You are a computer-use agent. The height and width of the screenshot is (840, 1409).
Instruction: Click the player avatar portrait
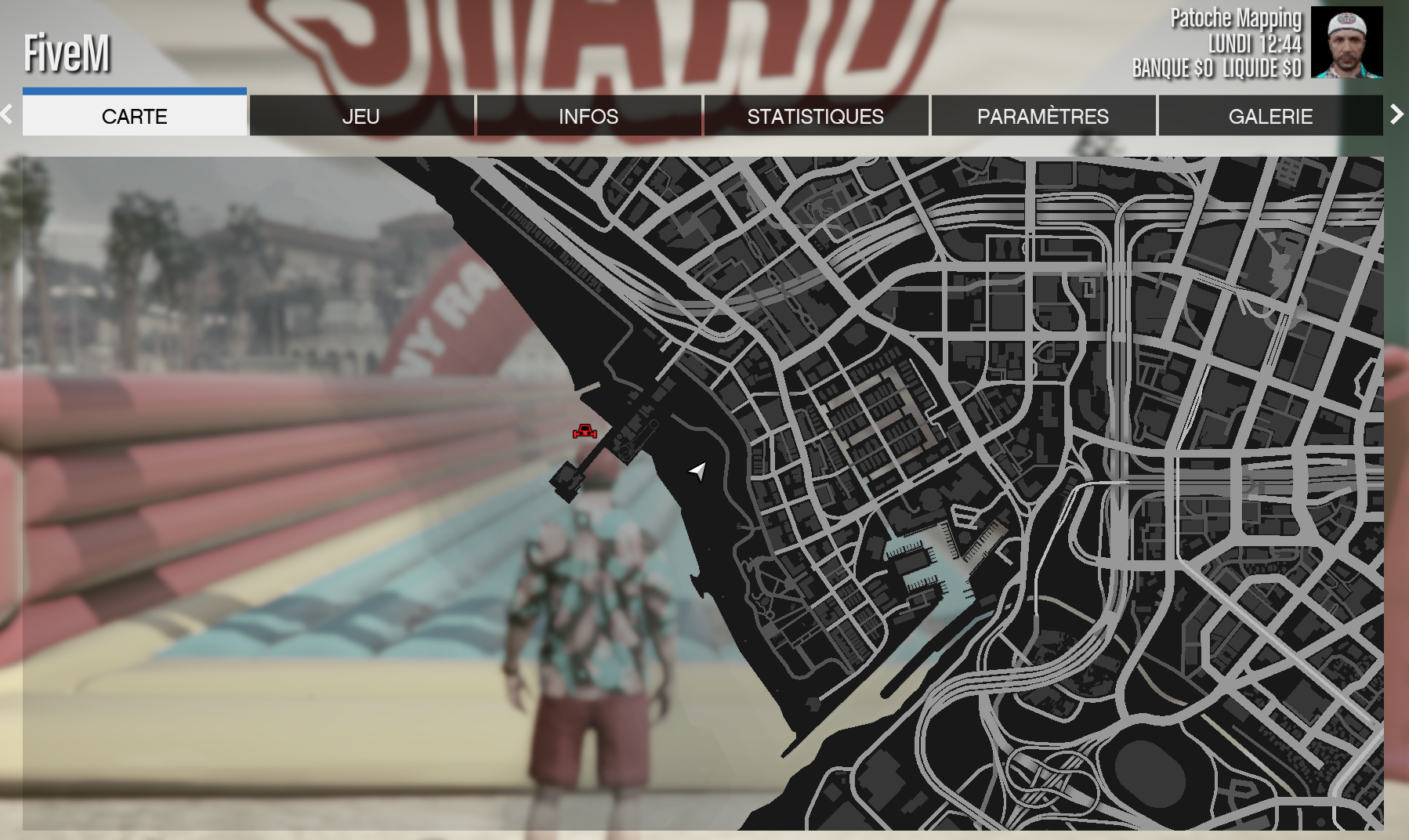point(1346,42)
